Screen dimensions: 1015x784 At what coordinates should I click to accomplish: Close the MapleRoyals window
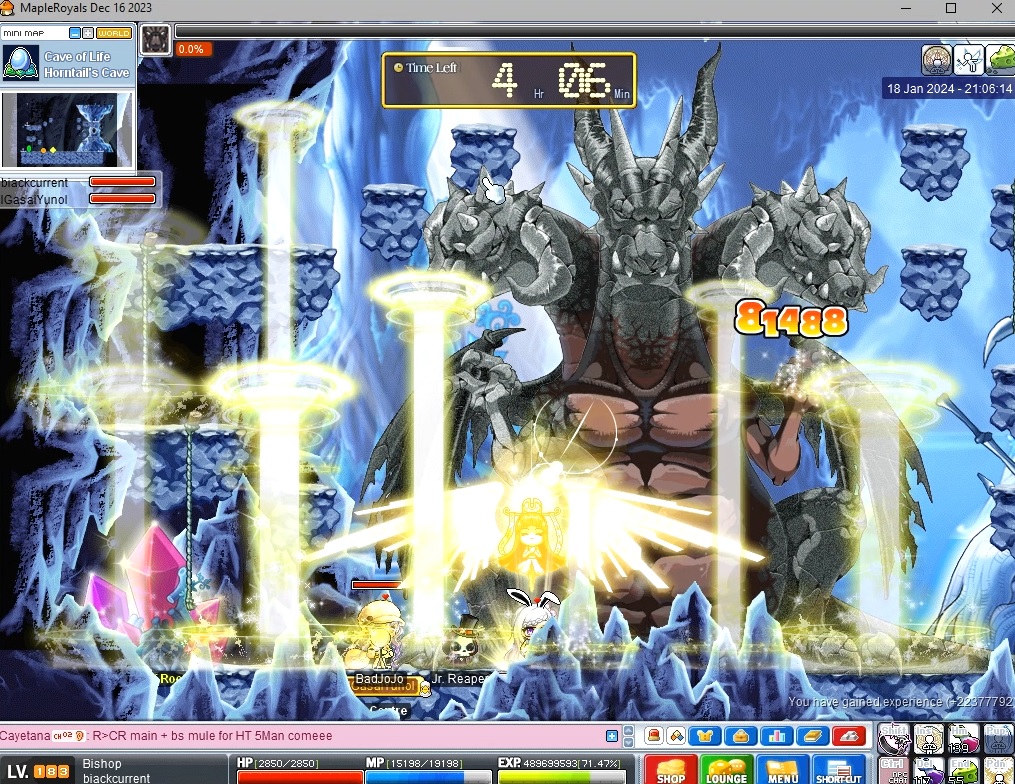997,8
